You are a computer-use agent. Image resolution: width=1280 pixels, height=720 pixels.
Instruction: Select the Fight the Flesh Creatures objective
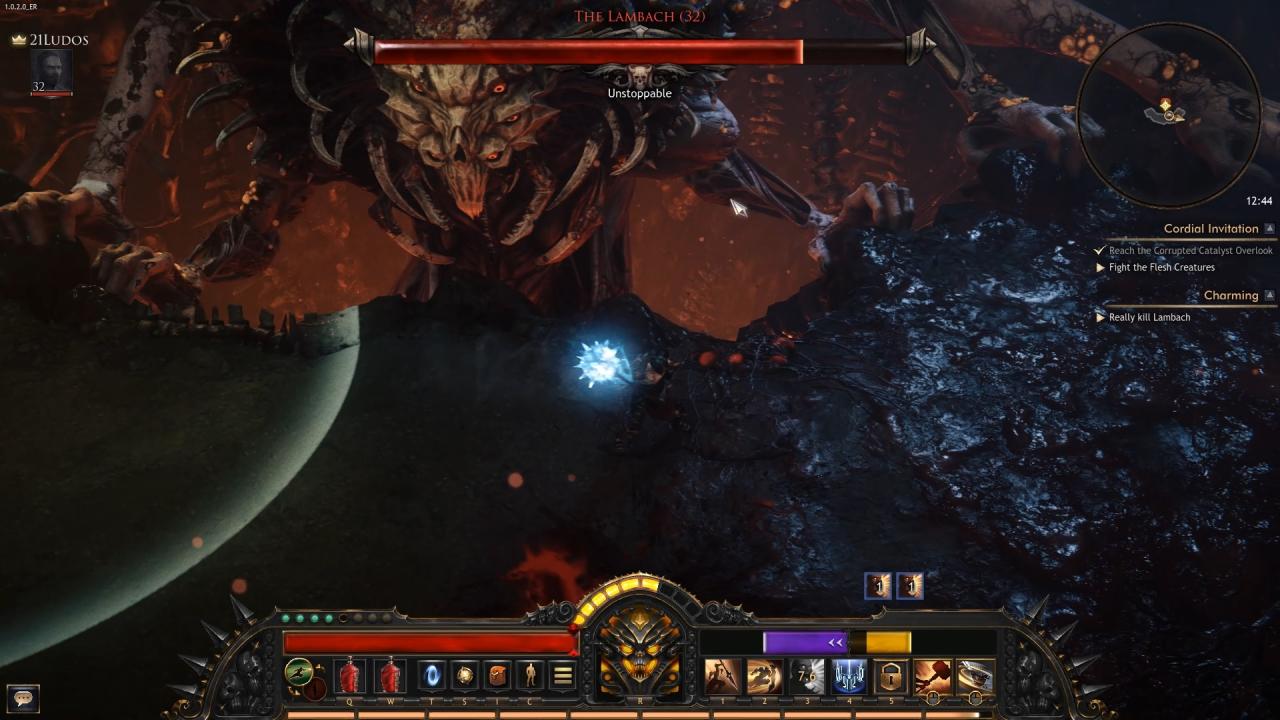[x=1161, y=268]
